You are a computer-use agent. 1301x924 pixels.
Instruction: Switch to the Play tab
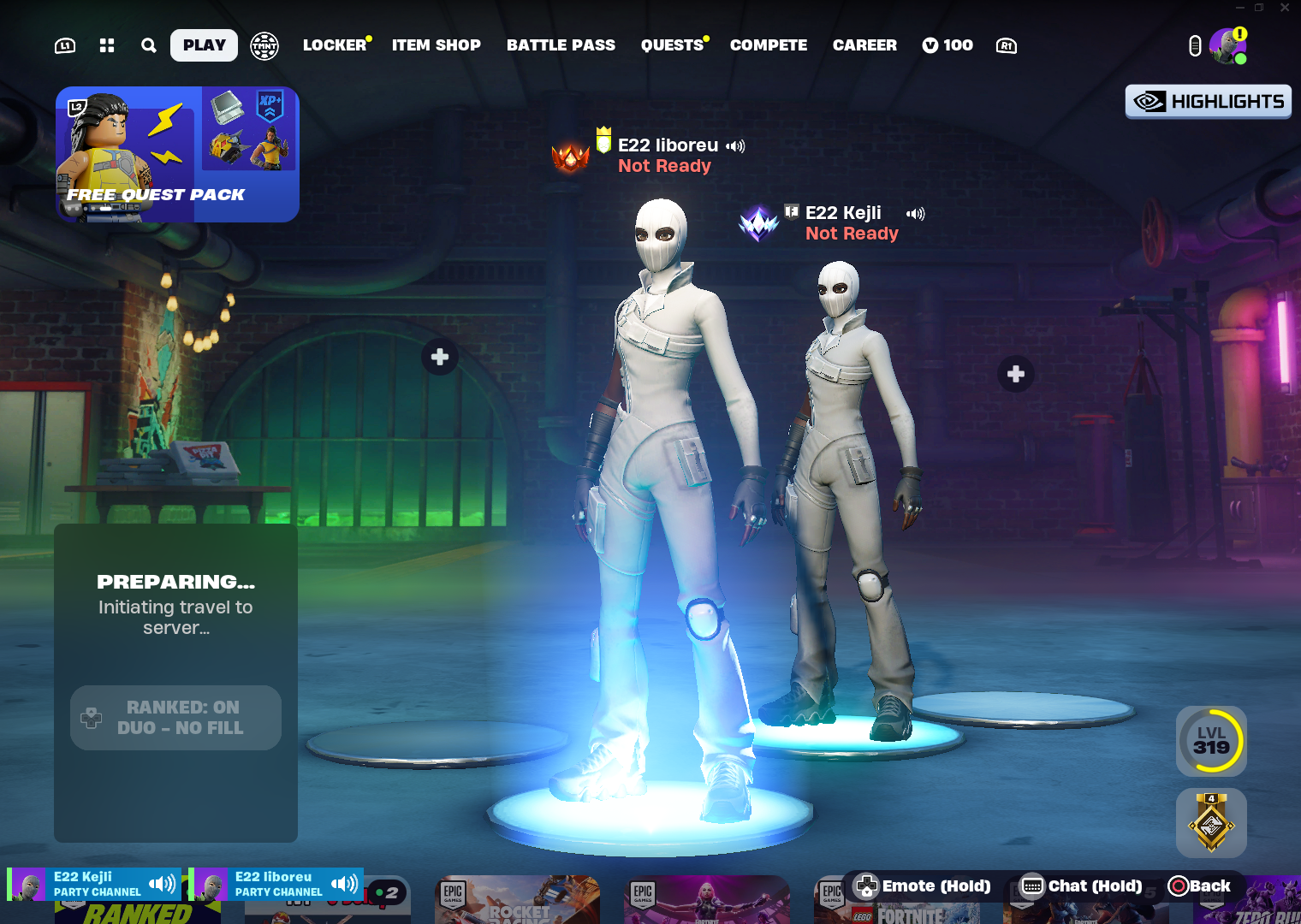(204, 45)
